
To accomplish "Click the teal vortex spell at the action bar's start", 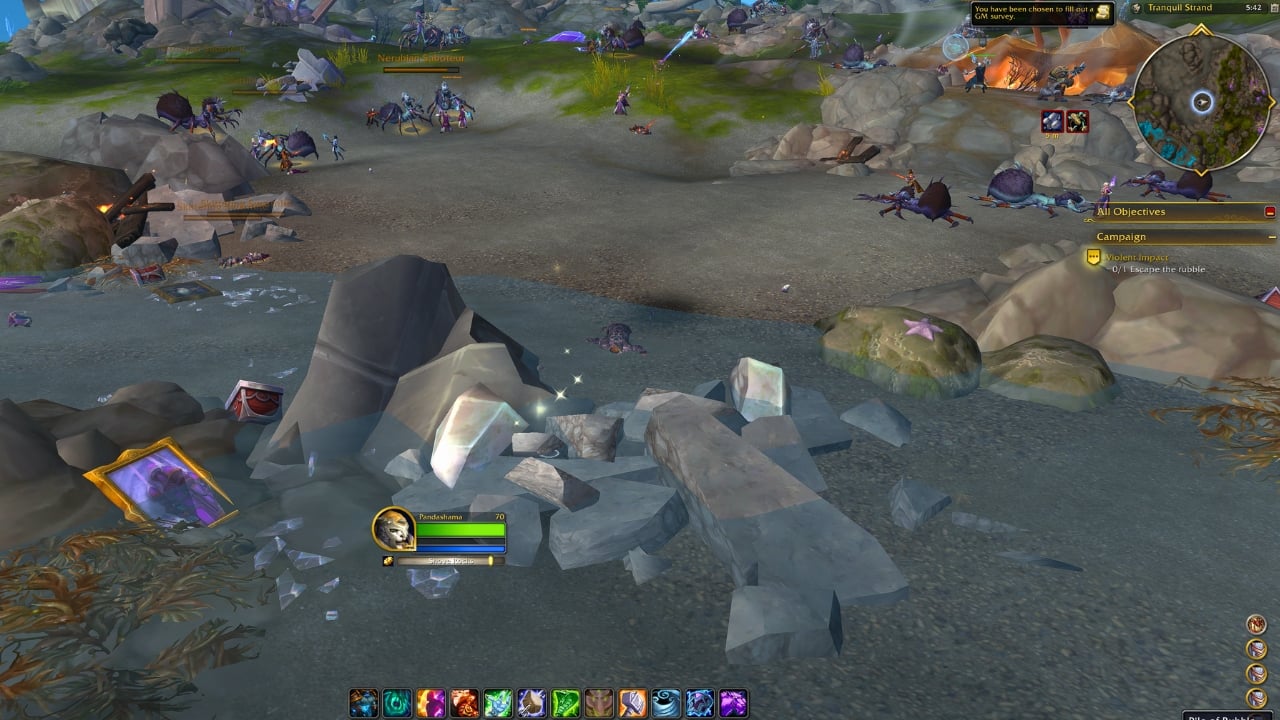I will pyautogui.click(x=396, y=701).
